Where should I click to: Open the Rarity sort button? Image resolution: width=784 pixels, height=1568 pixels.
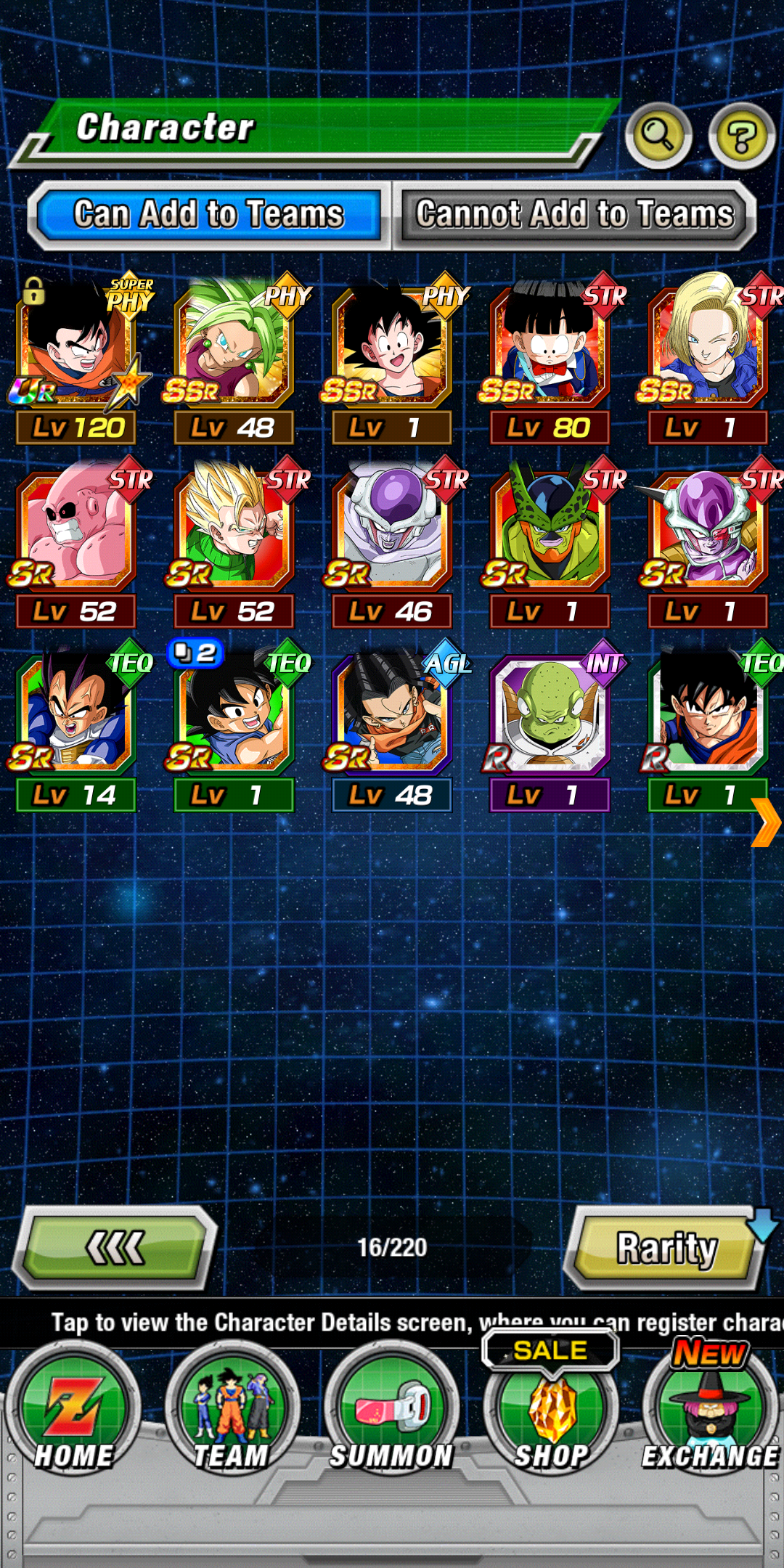[666, 1248]
